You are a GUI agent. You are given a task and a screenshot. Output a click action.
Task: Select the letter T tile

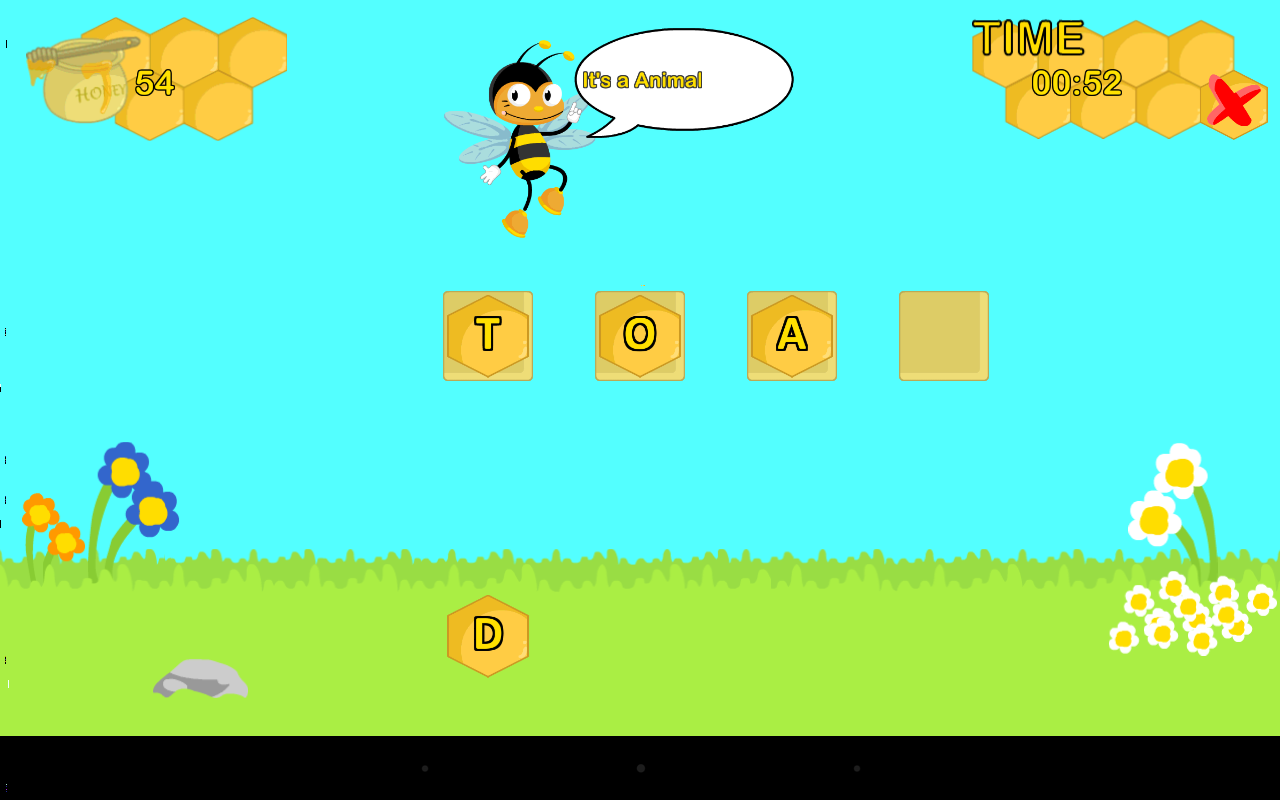[x=488, y=335]
